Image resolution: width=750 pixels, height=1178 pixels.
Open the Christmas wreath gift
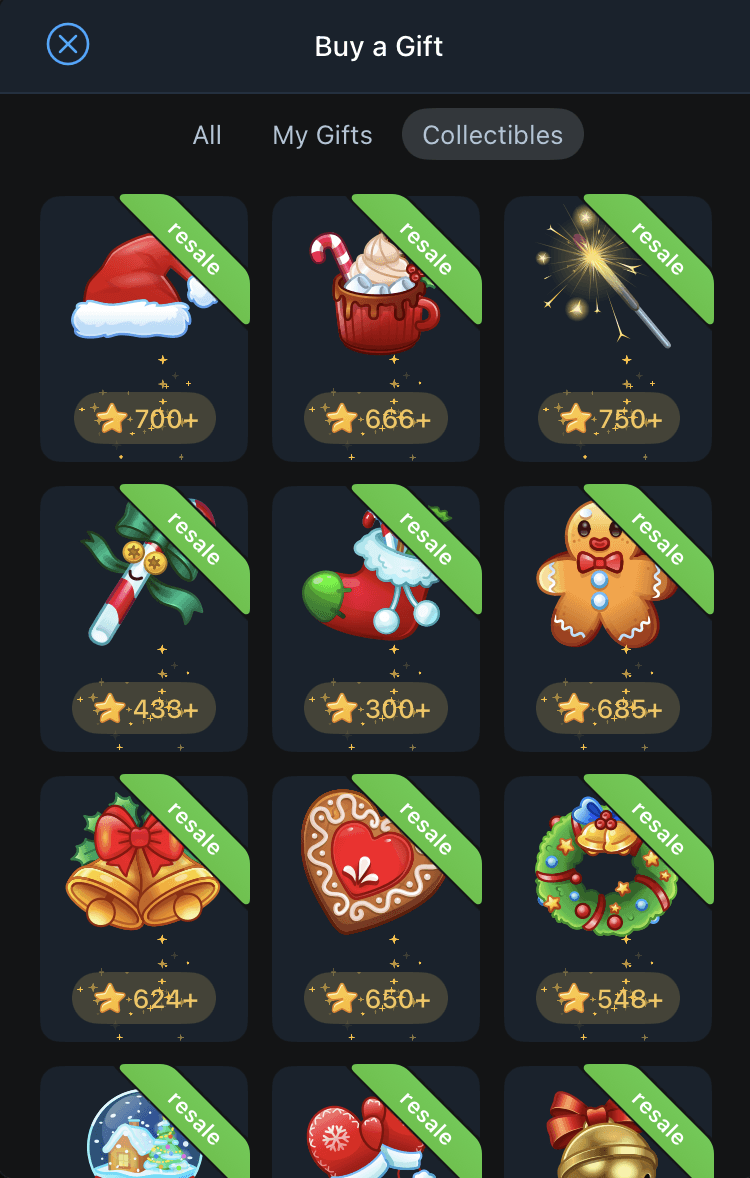603,872
